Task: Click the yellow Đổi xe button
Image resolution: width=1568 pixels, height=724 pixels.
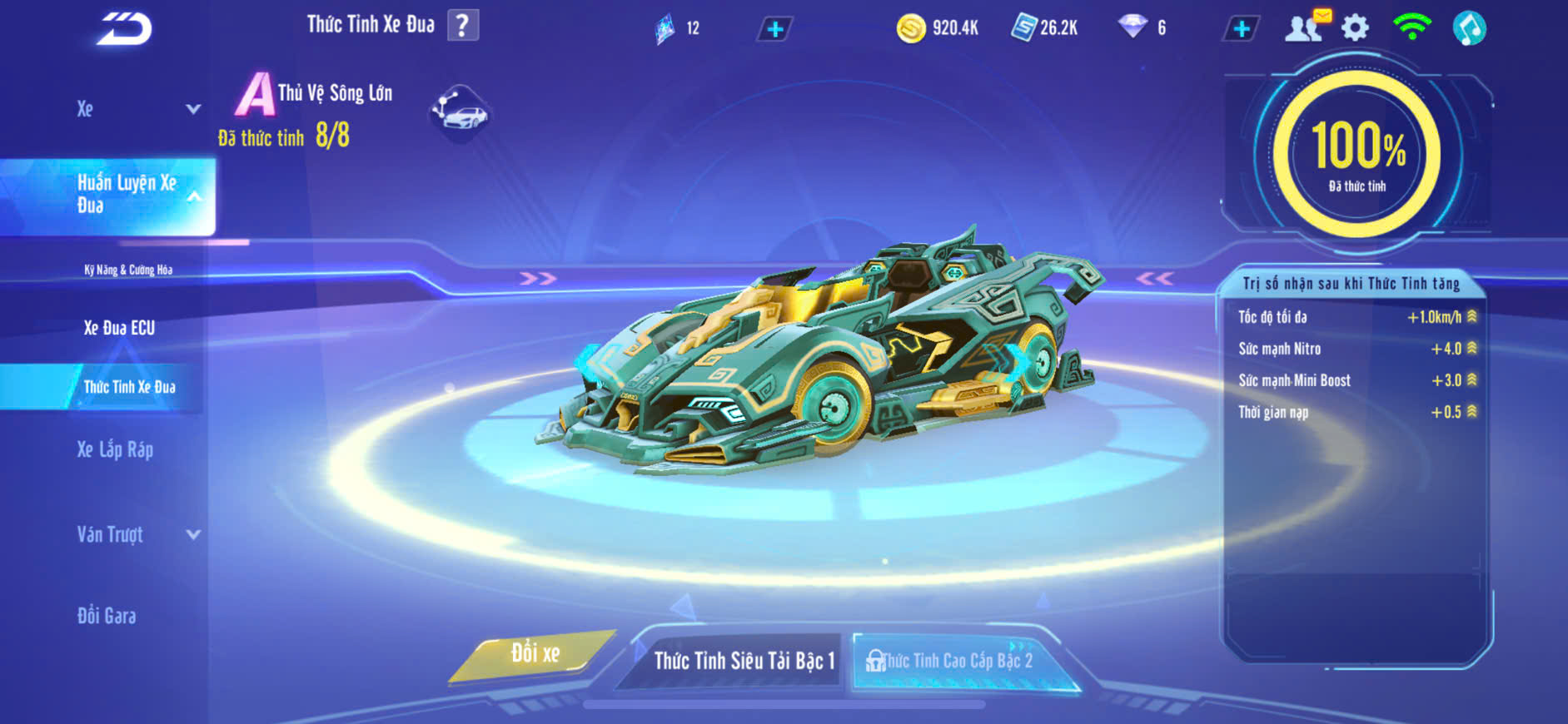Action: pyautogui.click(x=535, y=654)
